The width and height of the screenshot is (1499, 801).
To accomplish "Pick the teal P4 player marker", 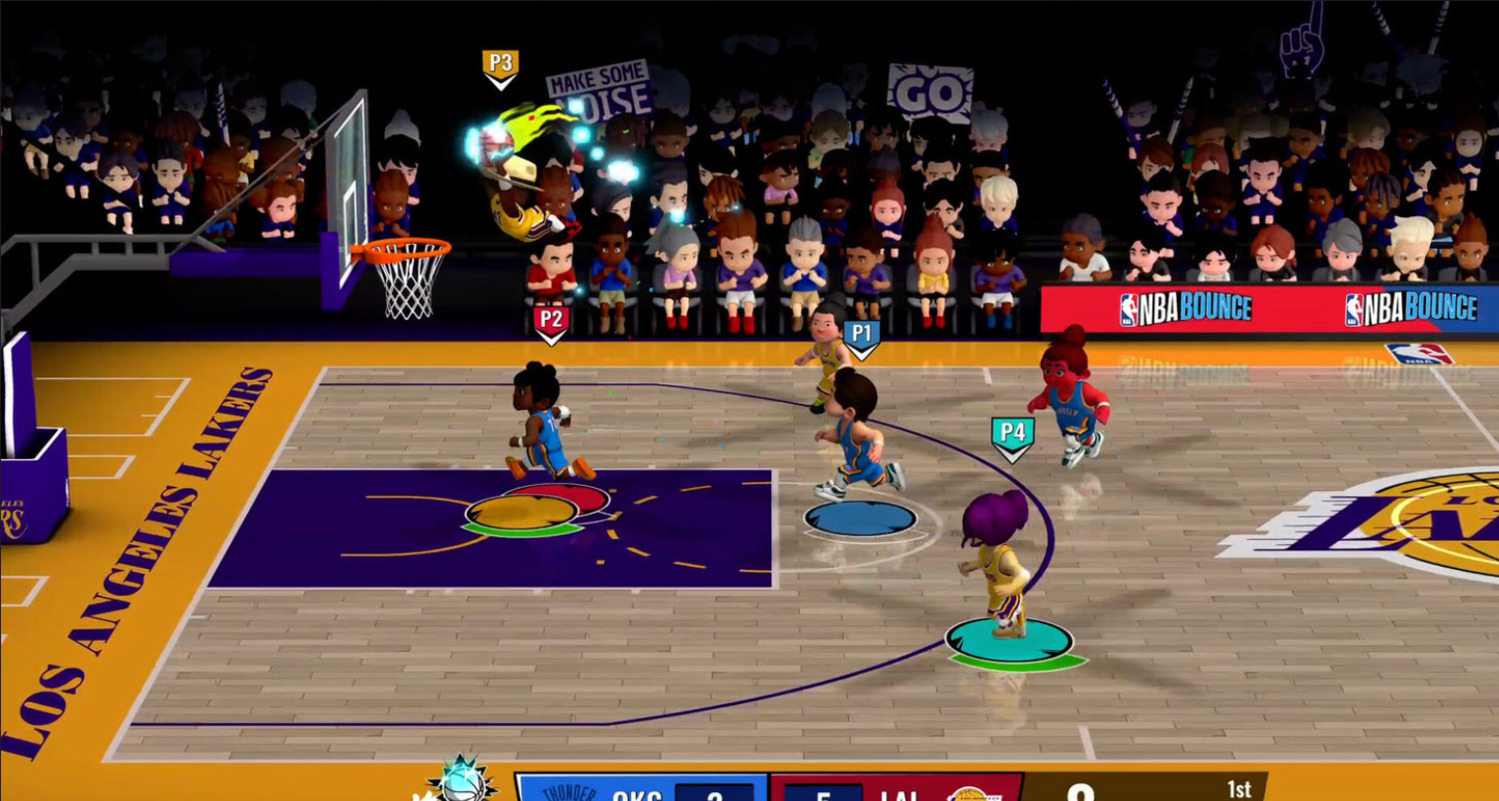I will tap(1012, 436).
